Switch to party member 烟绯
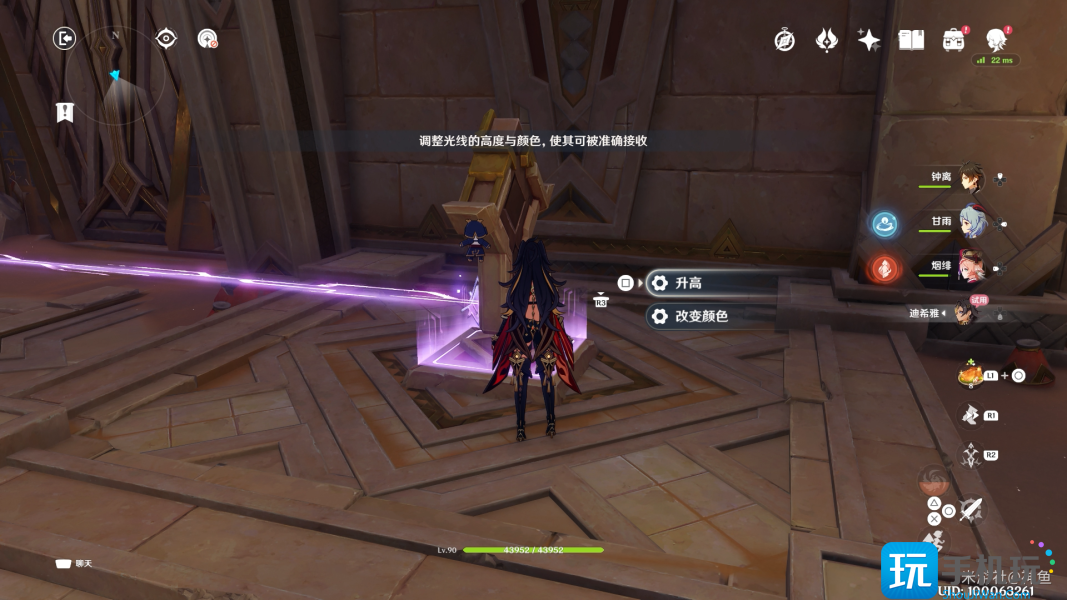The image size is (1067, 600). [x=972, y=267]
